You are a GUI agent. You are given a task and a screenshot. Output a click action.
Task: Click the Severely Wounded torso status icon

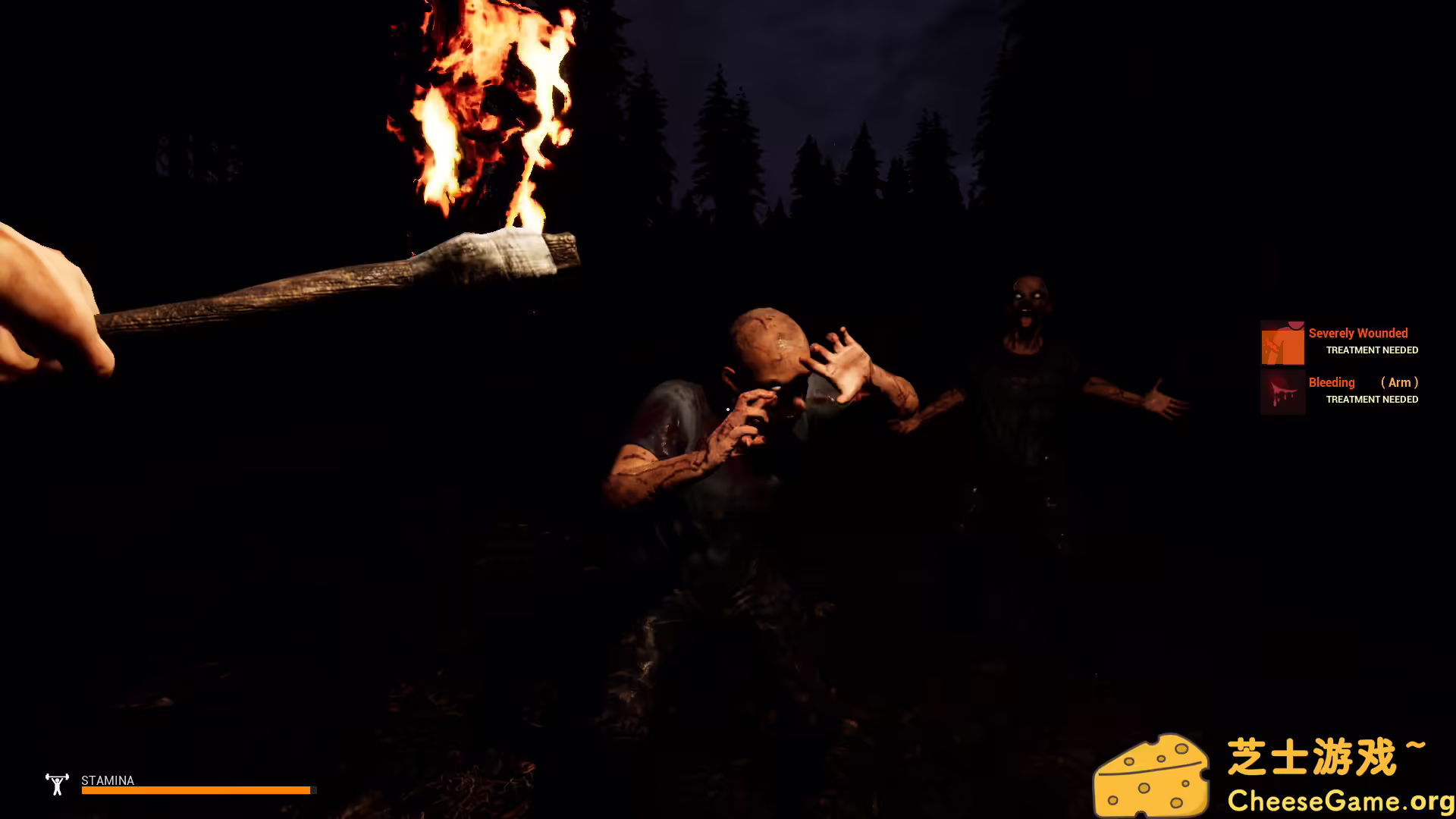click(x=1282, y=342)
